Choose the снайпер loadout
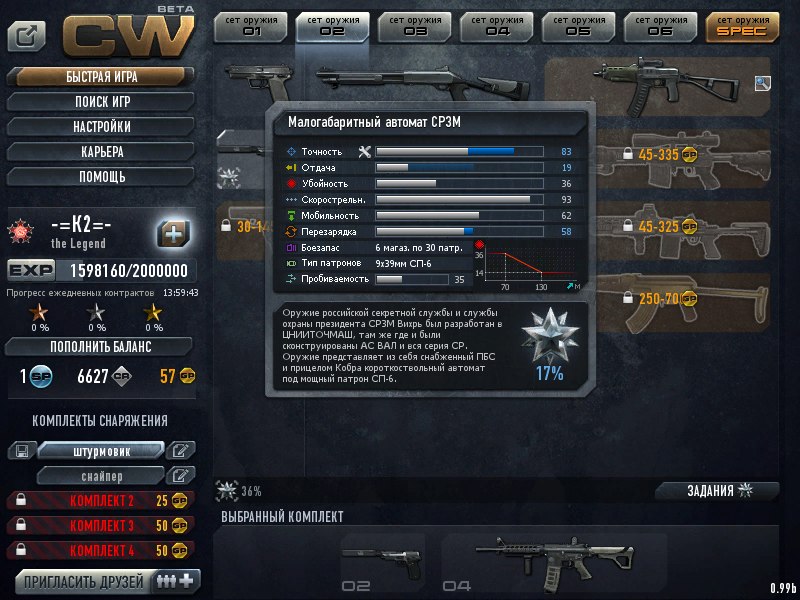Image resolution: width=800 pixels, height=600 pixels. pos(101,475)
